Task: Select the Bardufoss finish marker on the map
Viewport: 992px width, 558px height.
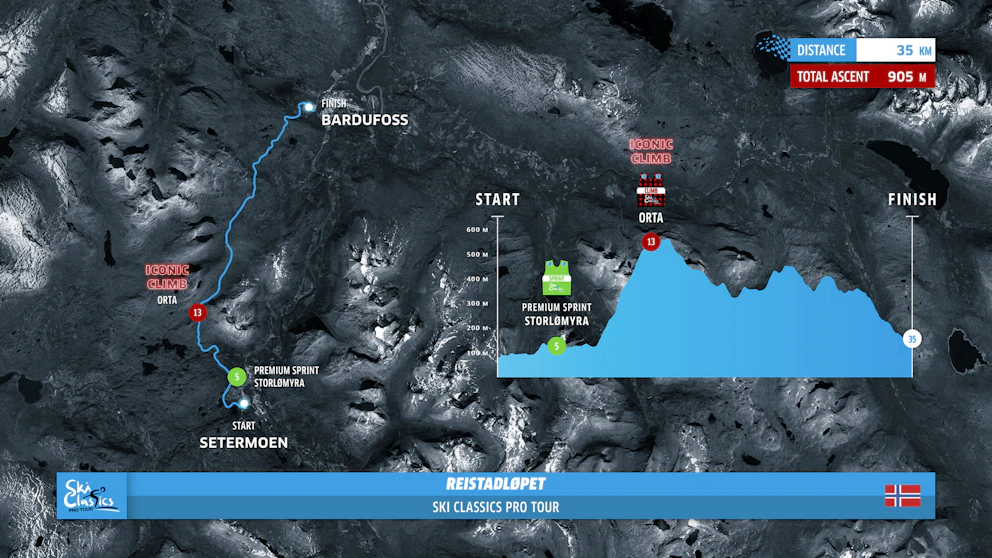Action: pyautogui.click(x=309, y=107)
